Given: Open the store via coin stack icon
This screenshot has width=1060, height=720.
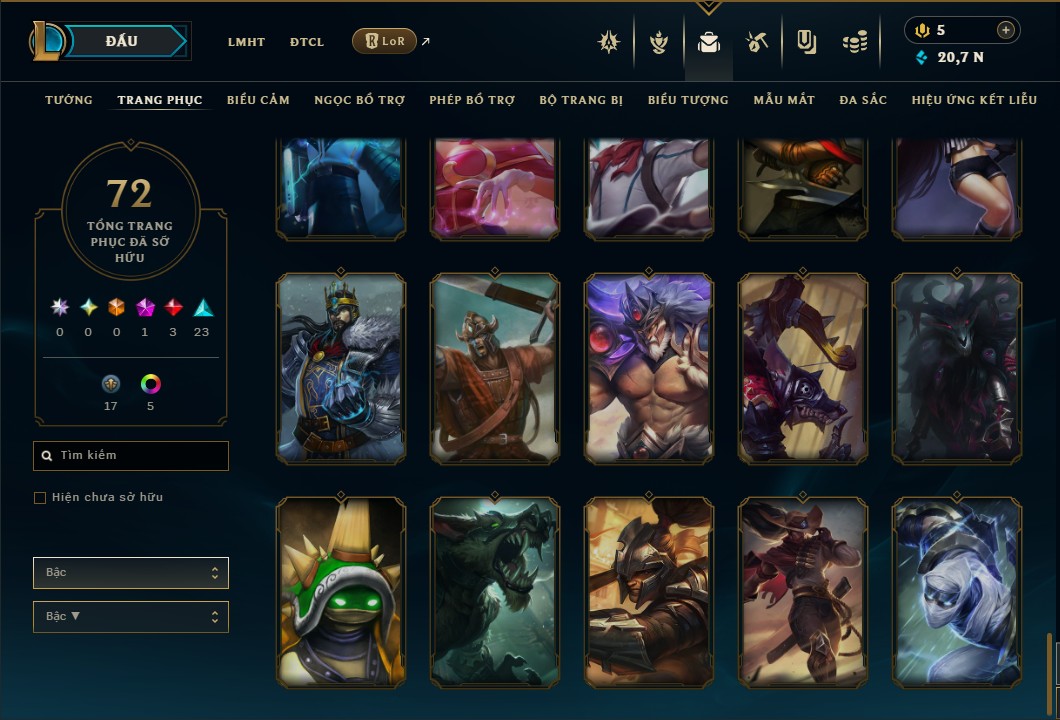Looking at the screenshot, I should tap(854, 42).
